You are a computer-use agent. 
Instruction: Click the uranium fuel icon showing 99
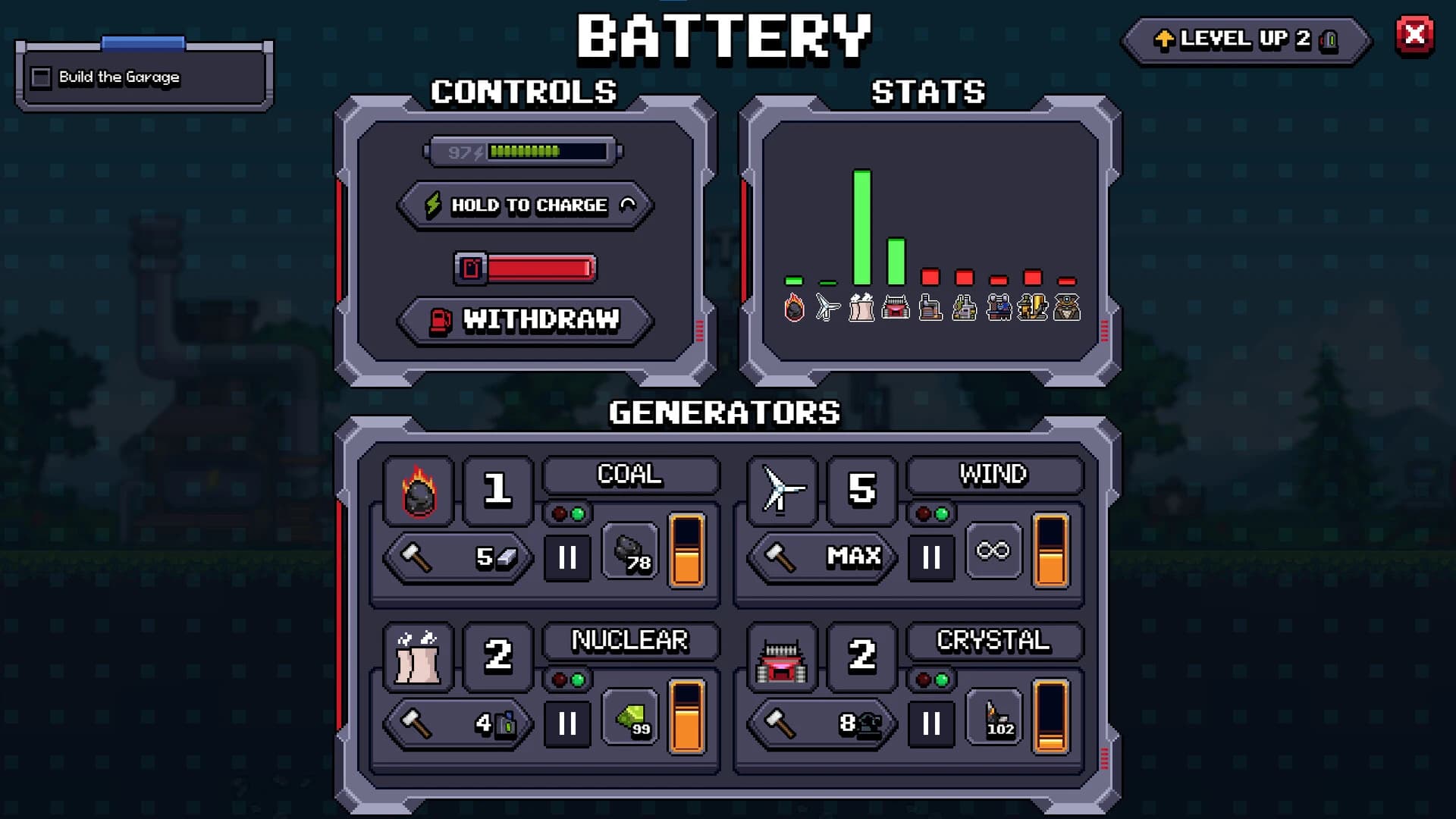tap(629, 720)
